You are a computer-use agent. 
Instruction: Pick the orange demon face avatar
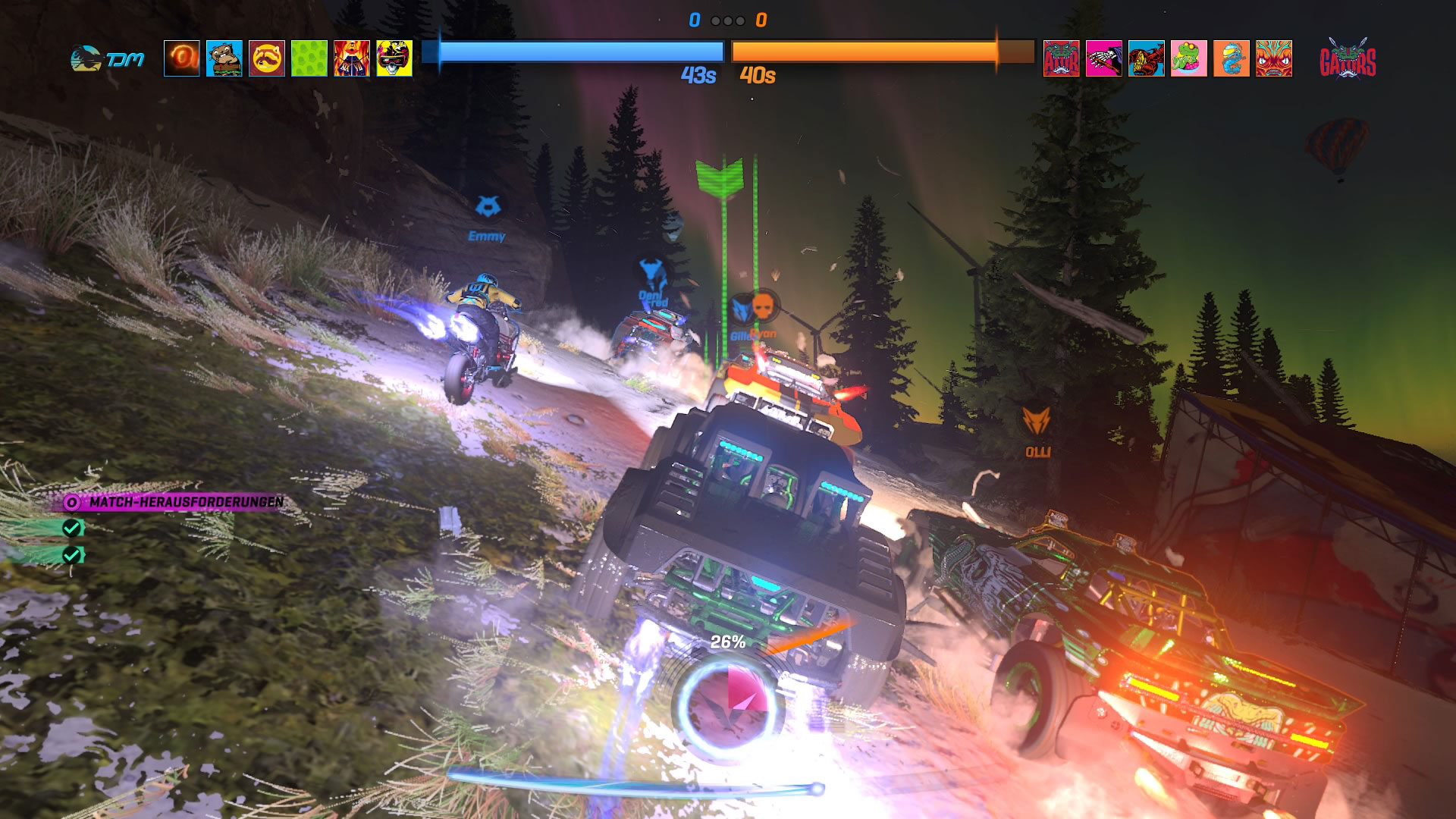[1274, 58]
